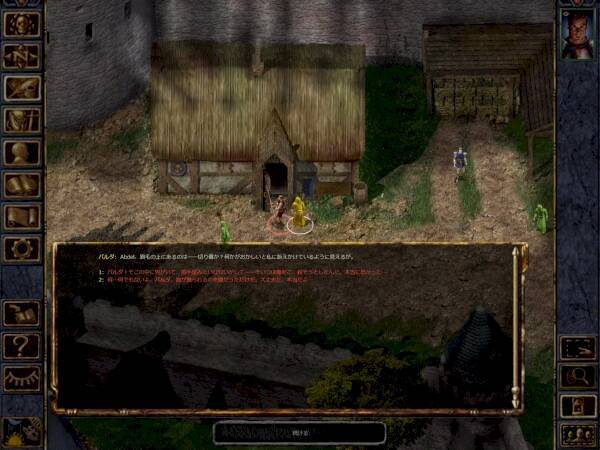600x450 pixels.
Task: Select the party member portrait
Action: pyautogui.click(x=578, y=35)
